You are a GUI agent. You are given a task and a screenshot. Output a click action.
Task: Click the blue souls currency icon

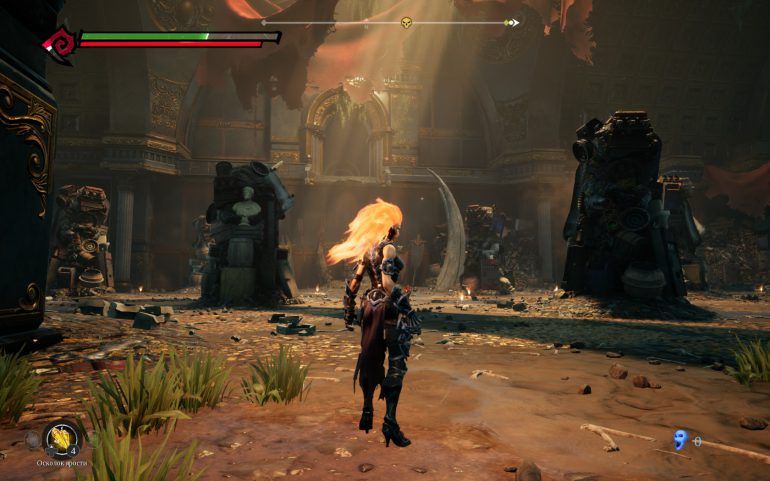coord(680,439)
